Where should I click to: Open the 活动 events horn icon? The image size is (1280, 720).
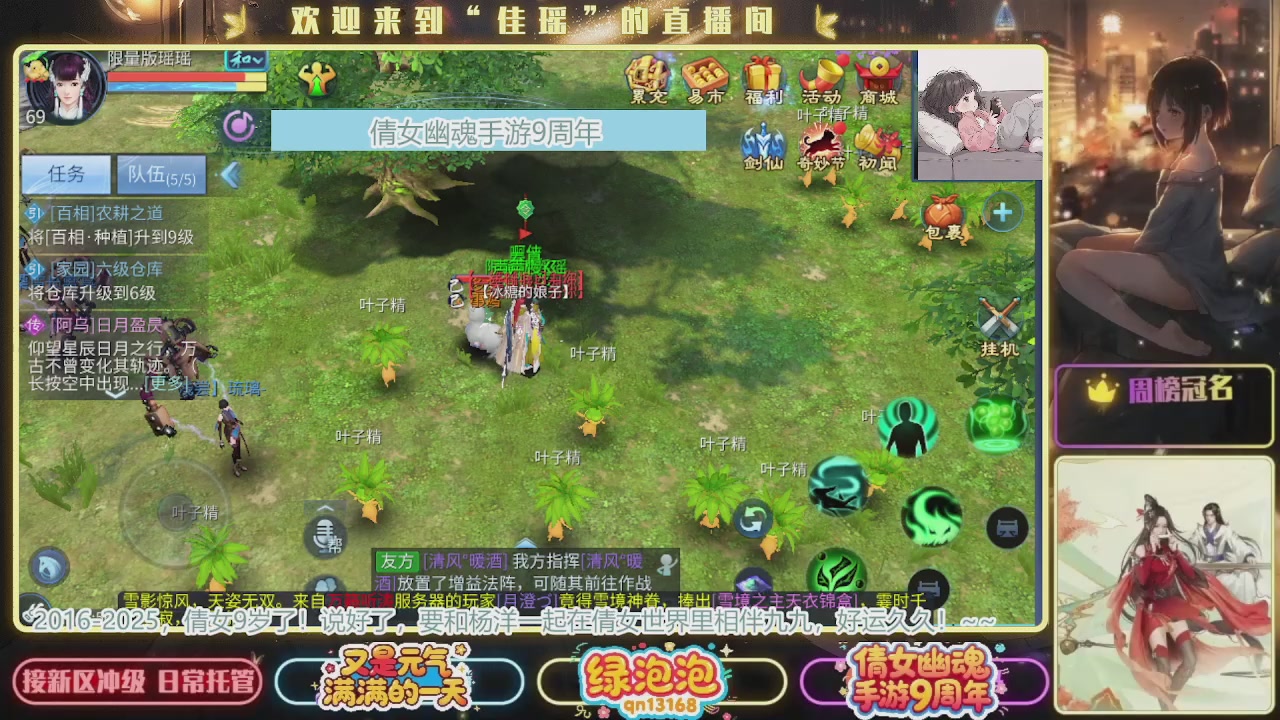point(822,75)
